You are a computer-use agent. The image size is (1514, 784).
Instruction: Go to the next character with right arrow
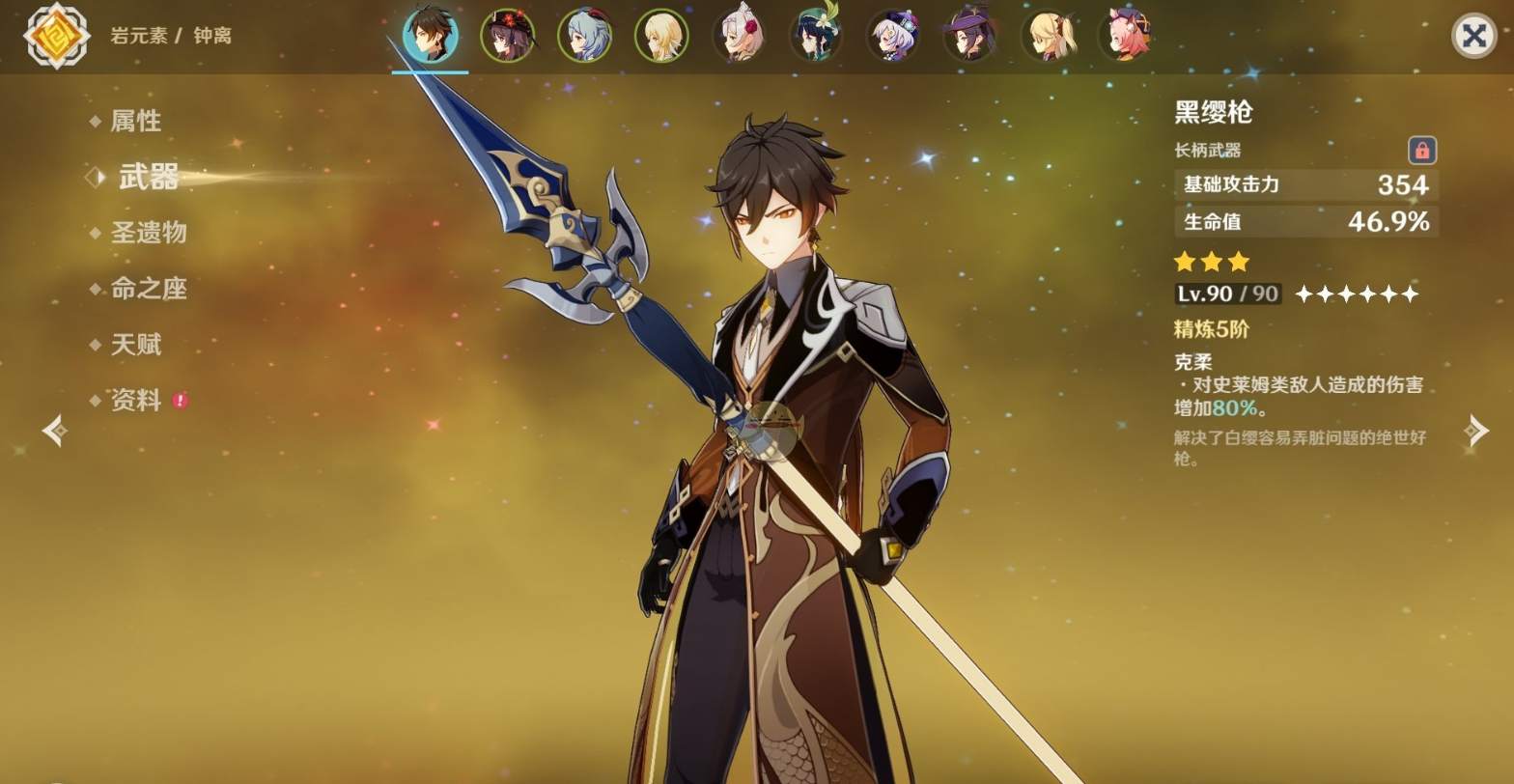coord(1476,431)
